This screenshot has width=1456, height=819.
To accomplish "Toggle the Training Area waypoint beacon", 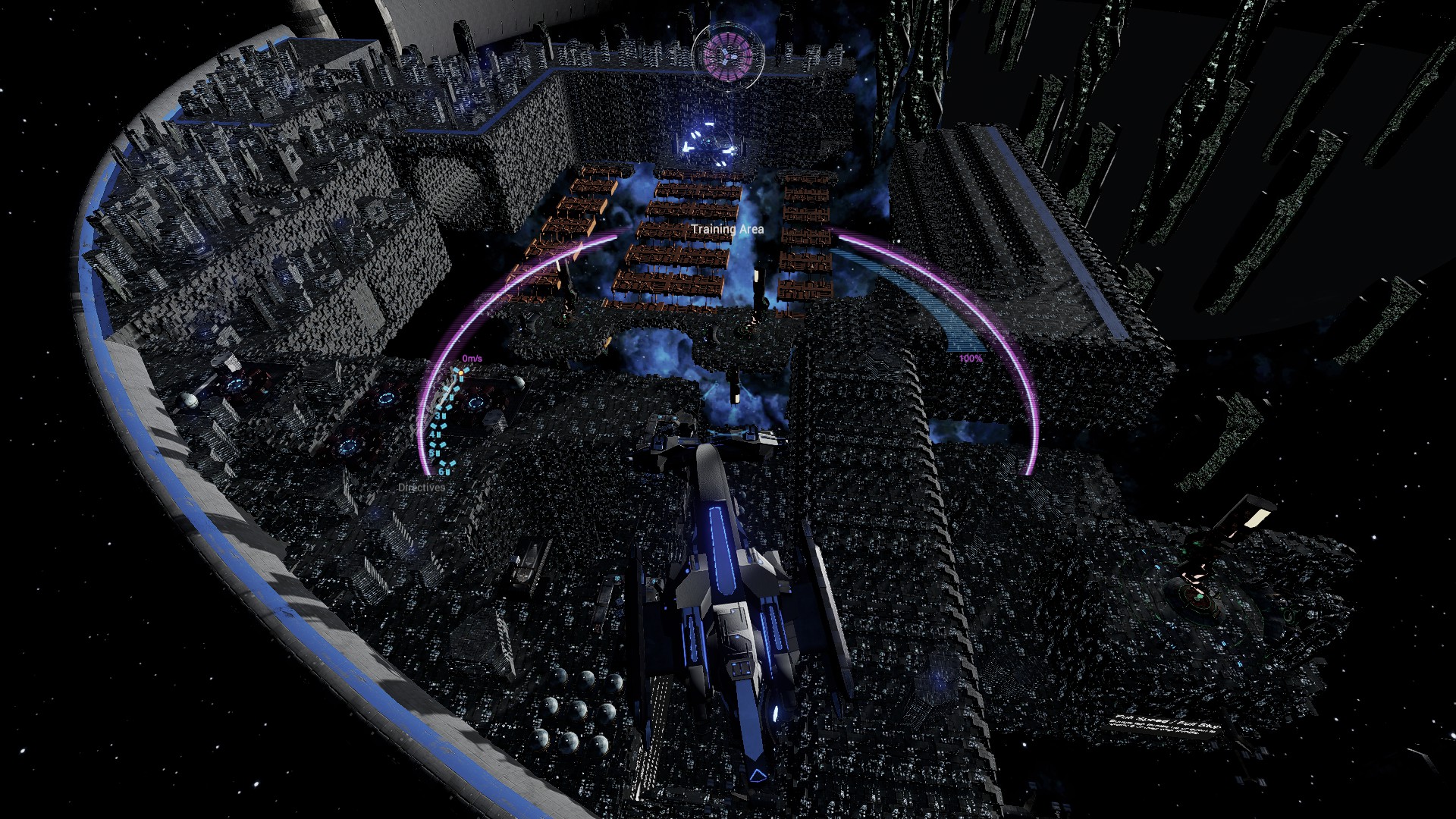I will point(709,140).
